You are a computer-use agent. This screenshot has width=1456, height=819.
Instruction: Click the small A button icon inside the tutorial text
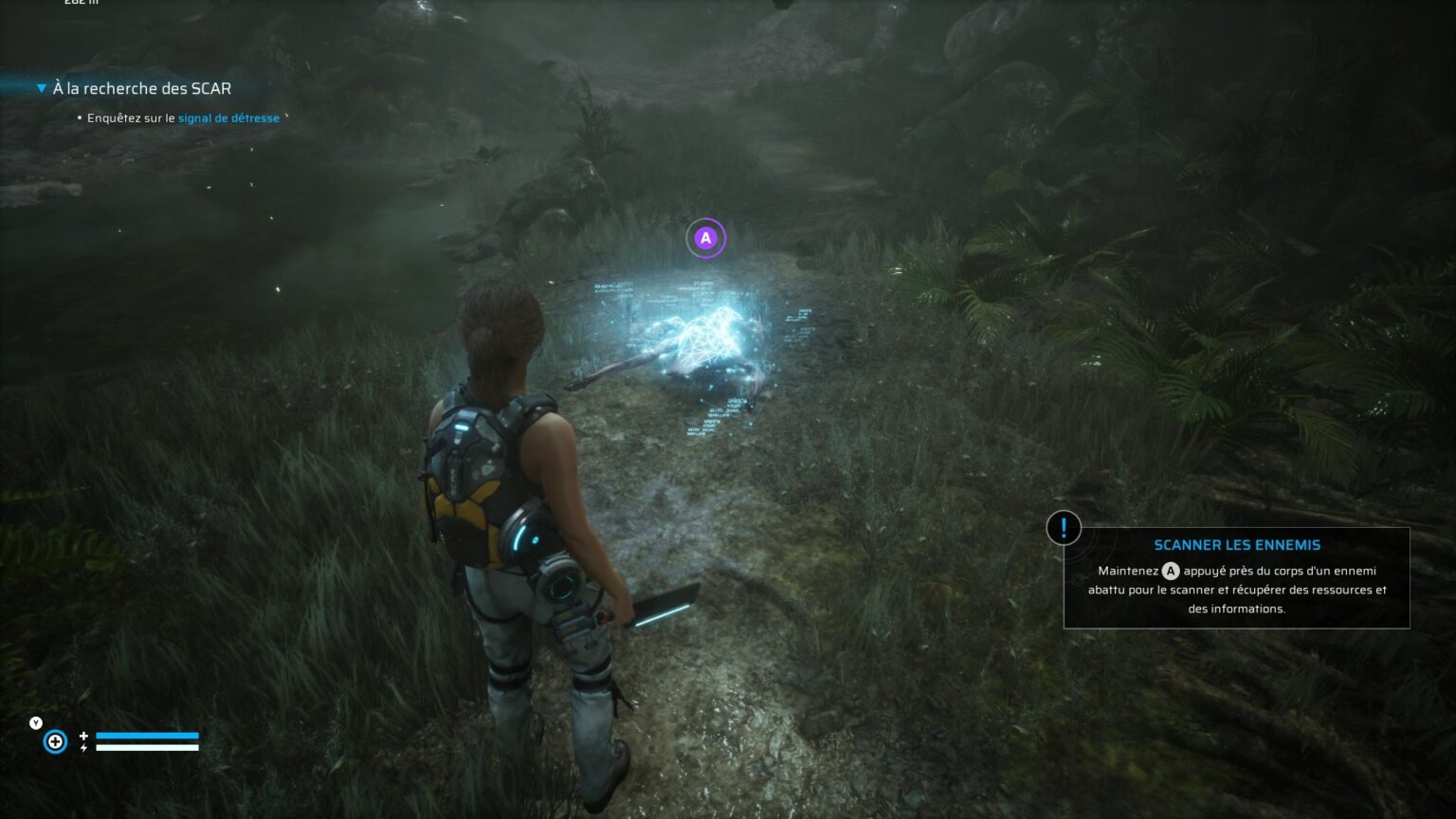[x=1169, y=571]
